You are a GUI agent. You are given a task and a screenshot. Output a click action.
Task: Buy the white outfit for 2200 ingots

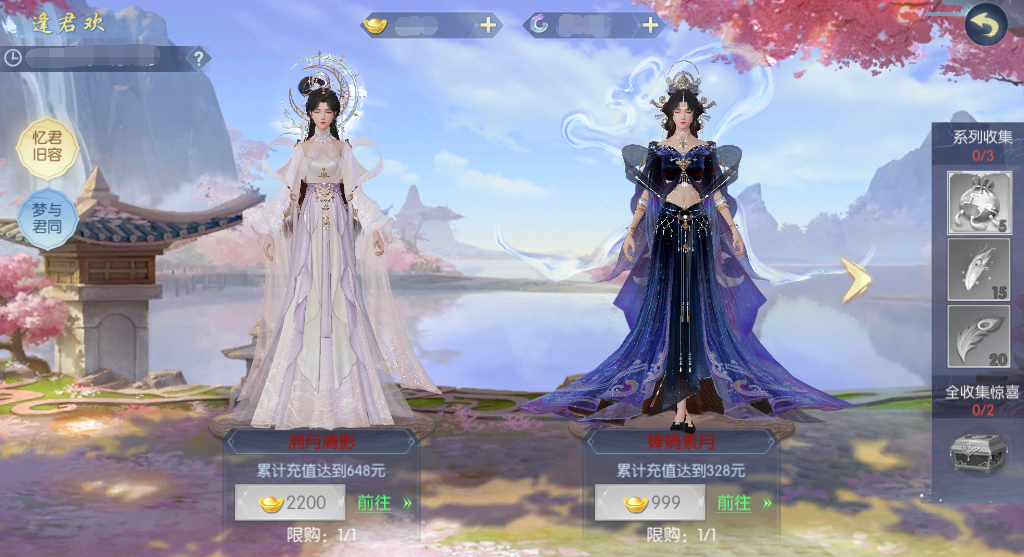click(289, 503)
